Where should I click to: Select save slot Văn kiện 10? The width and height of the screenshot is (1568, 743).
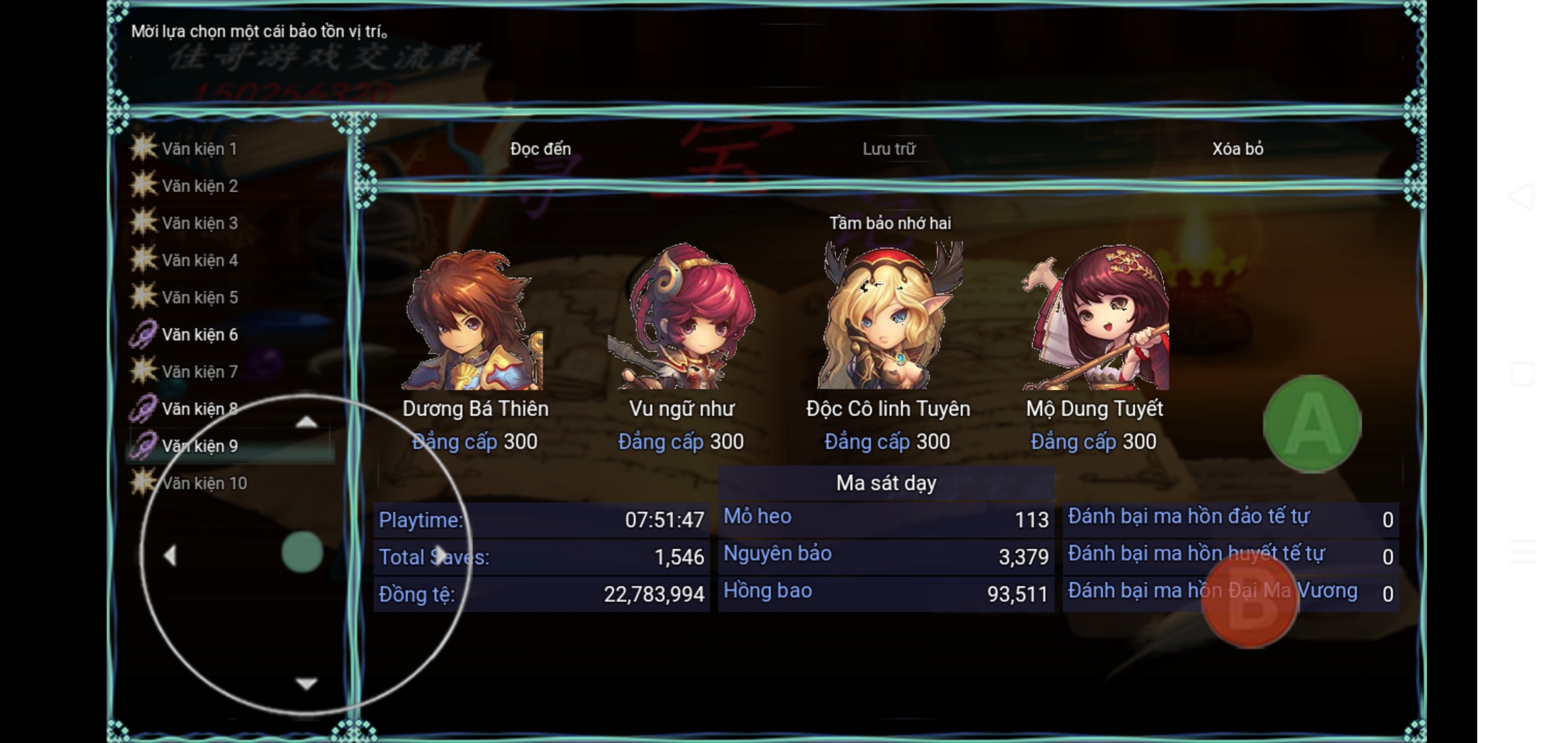click(x=204, y=483)
